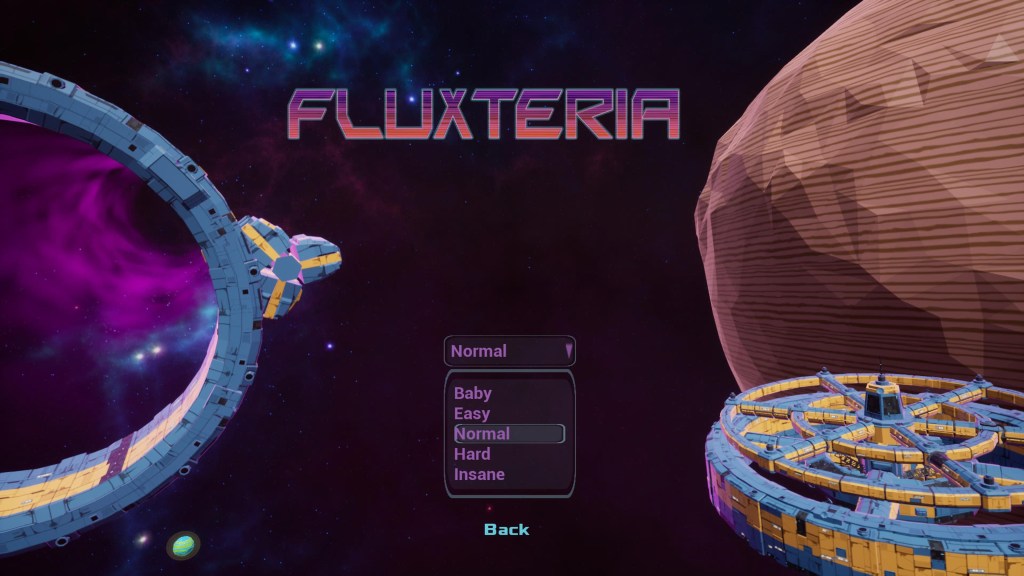The width and height of the screenshot is (1024, 576).
Task: Pick Normal in the difficulty list
Action: tap(509, 434)
